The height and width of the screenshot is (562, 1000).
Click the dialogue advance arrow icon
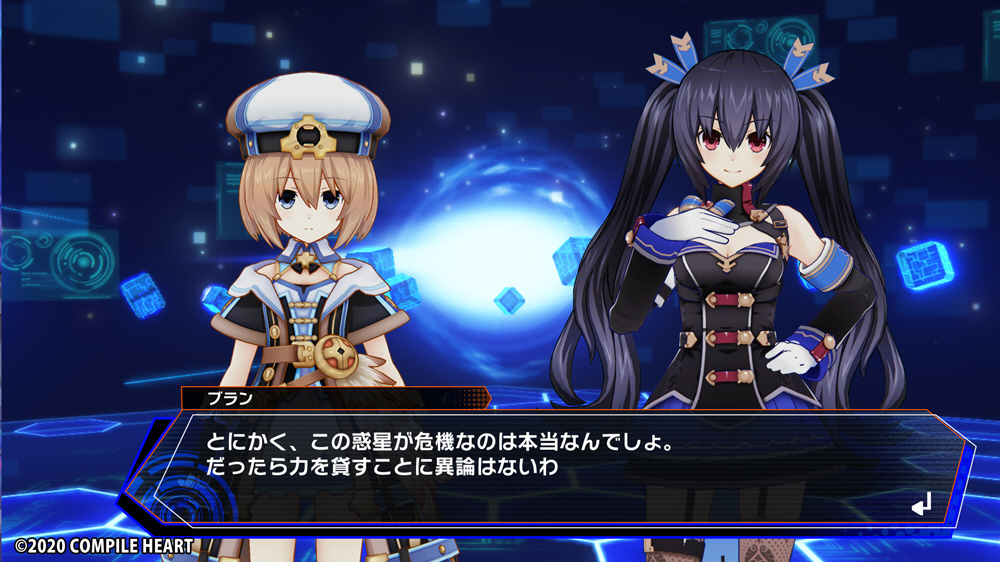[921, 505]
